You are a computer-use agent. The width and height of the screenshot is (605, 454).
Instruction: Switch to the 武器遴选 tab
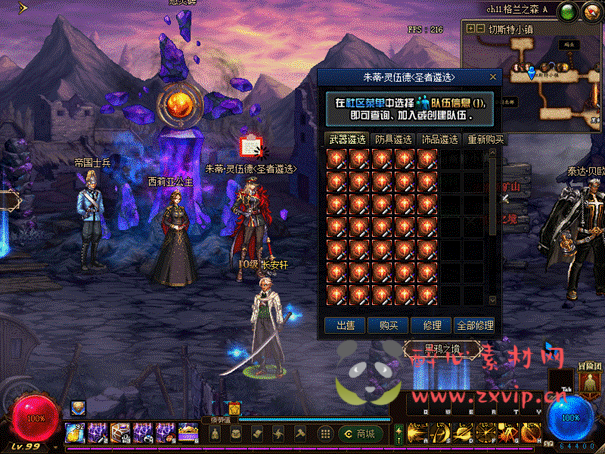tap(348, 139)
